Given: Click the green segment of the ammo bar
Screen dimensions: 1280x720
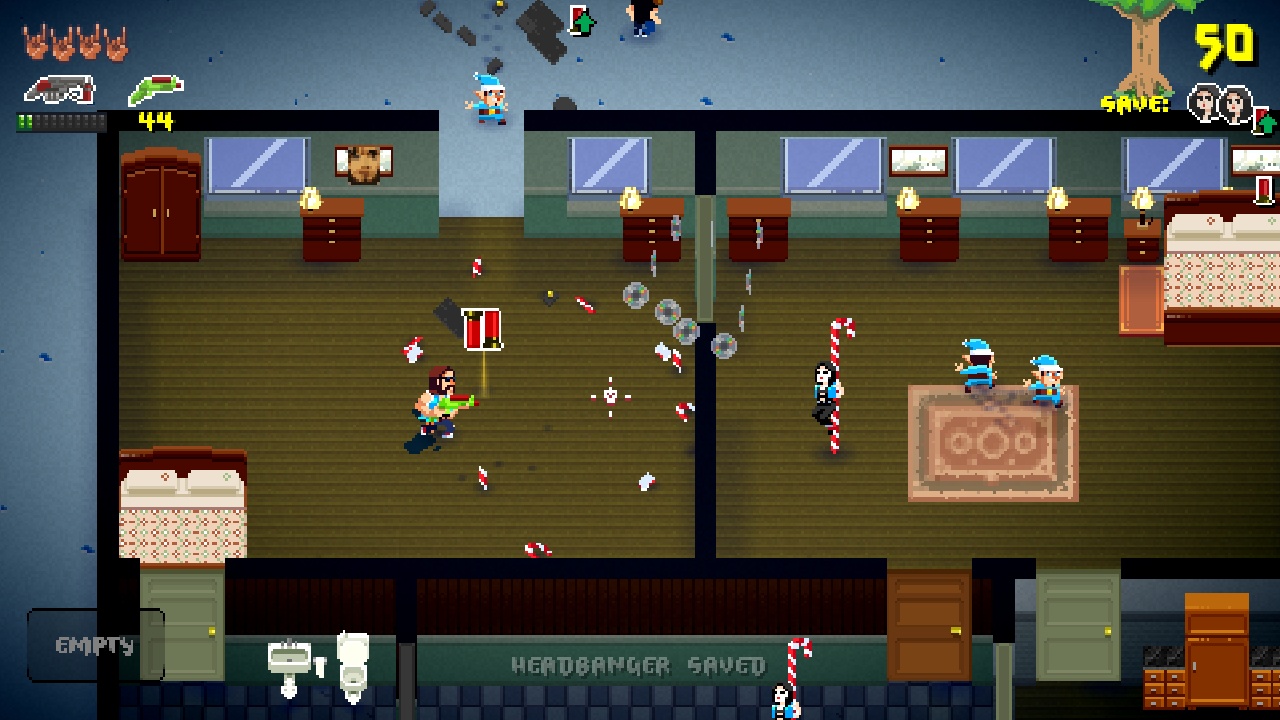Looking at the screenshot, I should [24, 122].
